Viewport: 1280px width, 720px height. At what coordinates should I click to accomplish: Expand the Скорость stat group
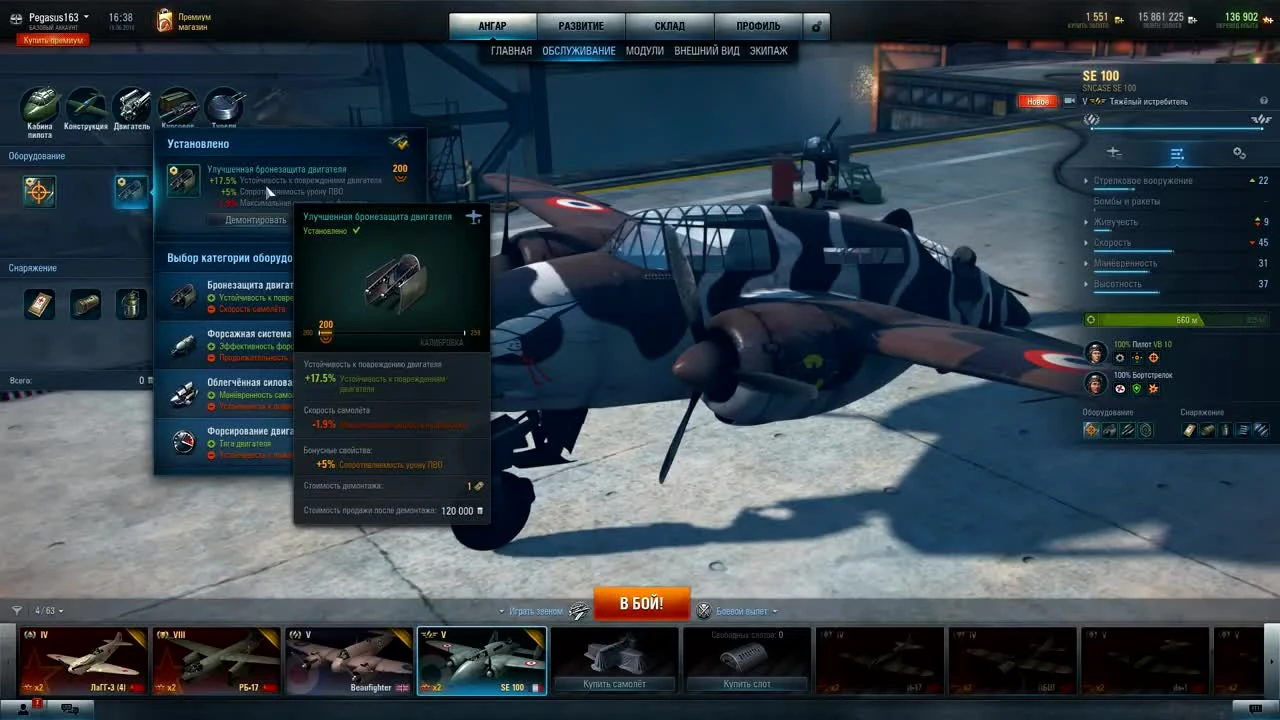(x=1087, y=242)
